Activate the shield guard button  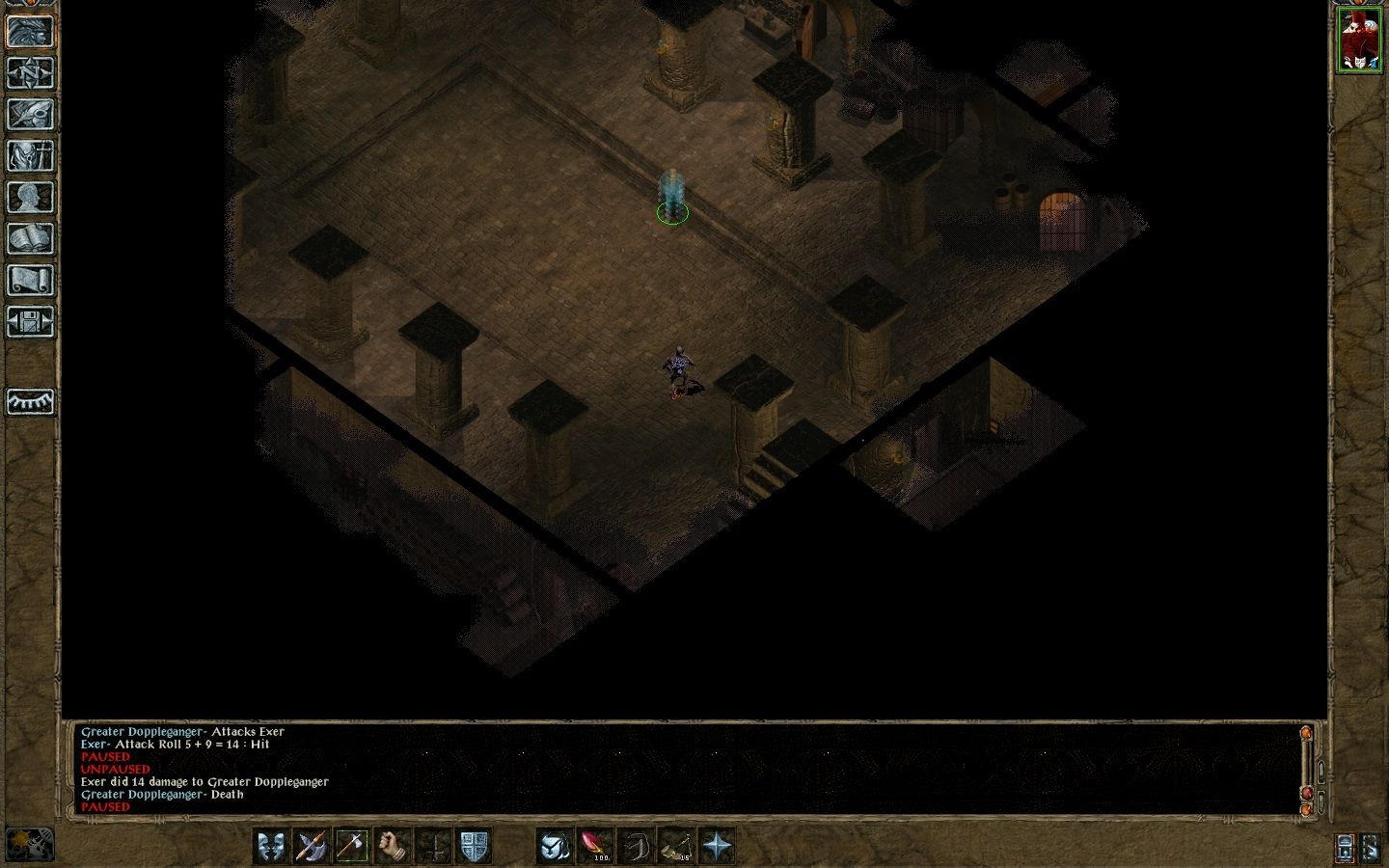point(473,846)
